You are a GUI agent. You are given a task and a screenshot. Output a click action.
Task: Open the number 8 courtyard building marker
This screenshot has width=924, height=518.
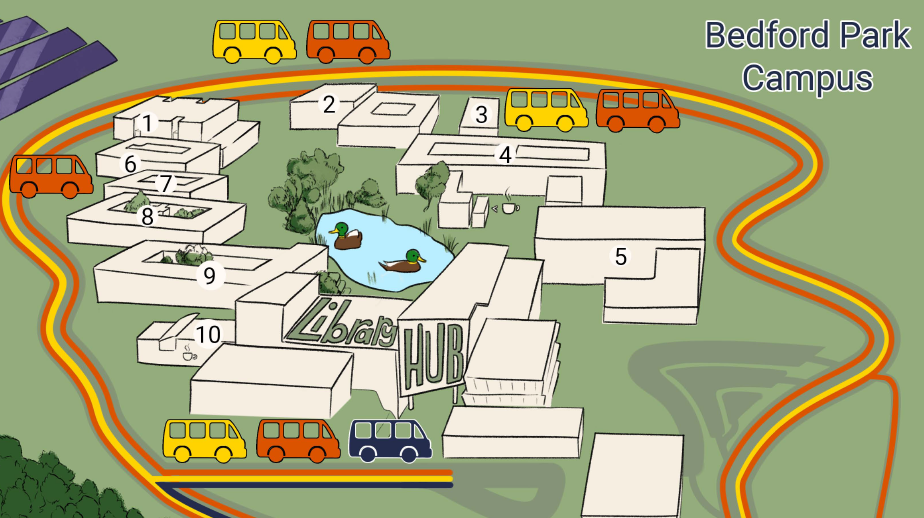coord(147,215)
